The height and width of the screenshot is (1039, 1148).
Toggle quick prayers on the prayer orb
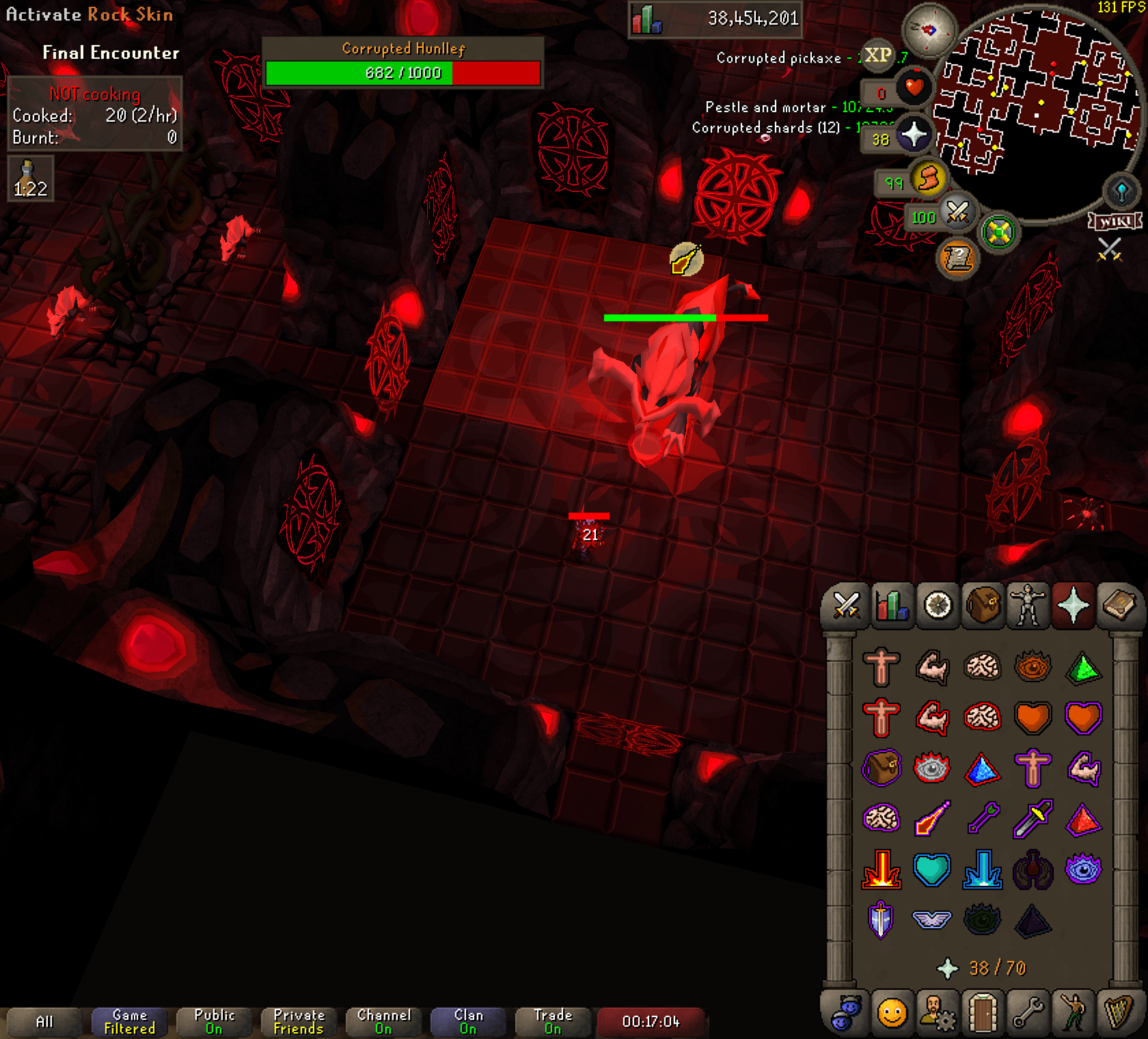coord(914,135)
